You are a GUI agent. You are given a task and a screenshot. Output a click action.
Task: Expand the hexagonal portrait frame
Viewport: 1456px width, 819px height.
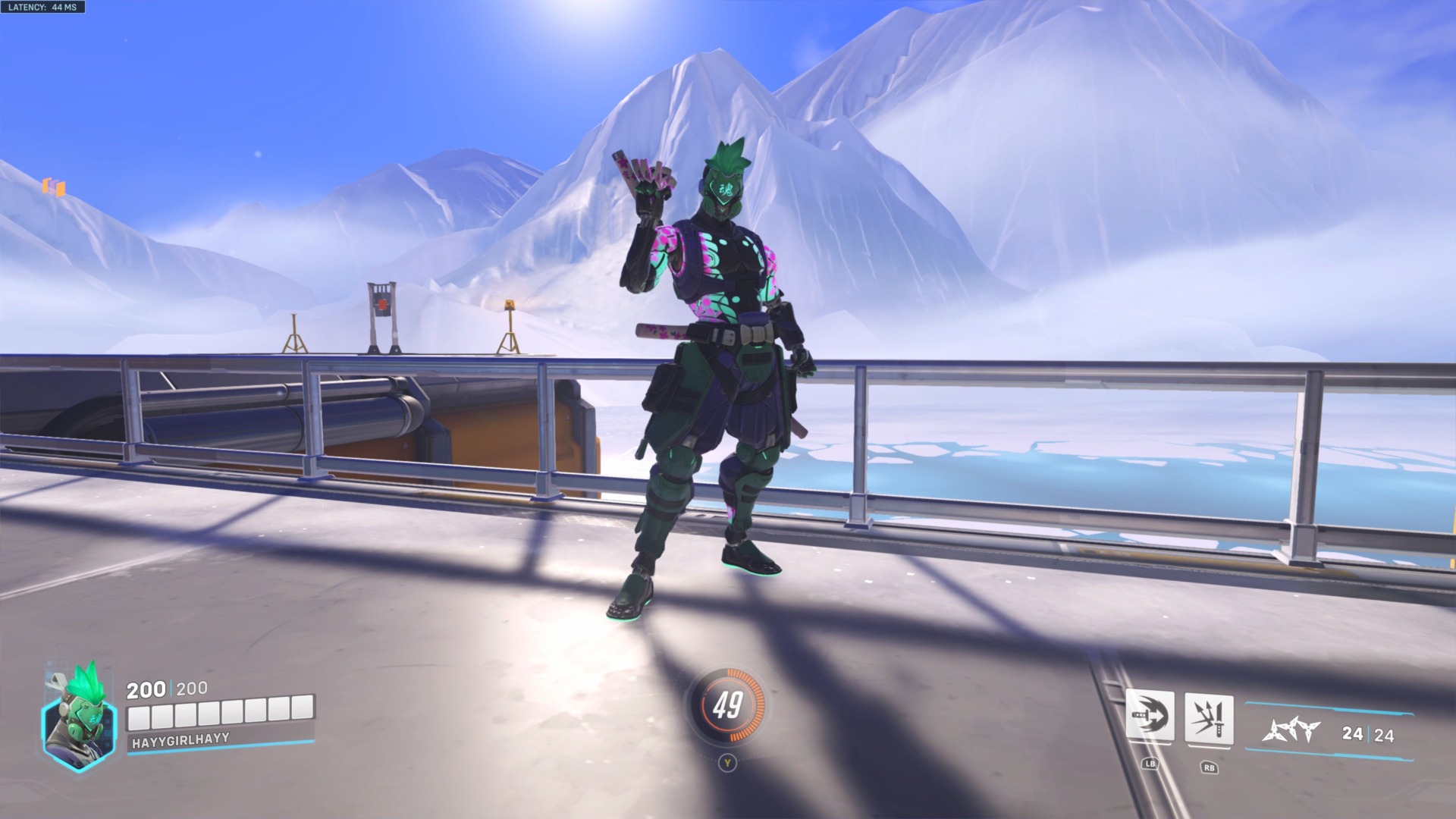[x=76, y=730]
